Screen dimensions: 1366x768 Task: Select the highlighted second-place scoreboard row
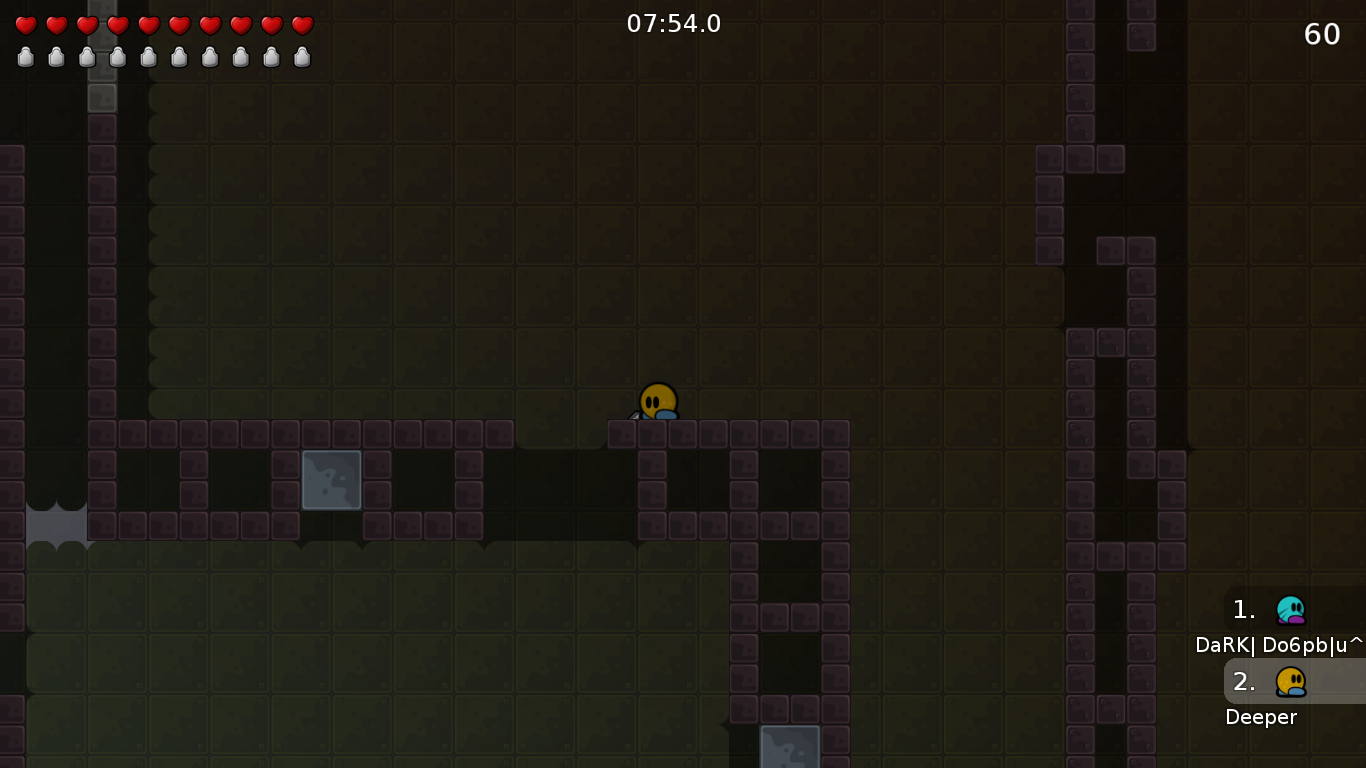click(x=1295, y=682)
